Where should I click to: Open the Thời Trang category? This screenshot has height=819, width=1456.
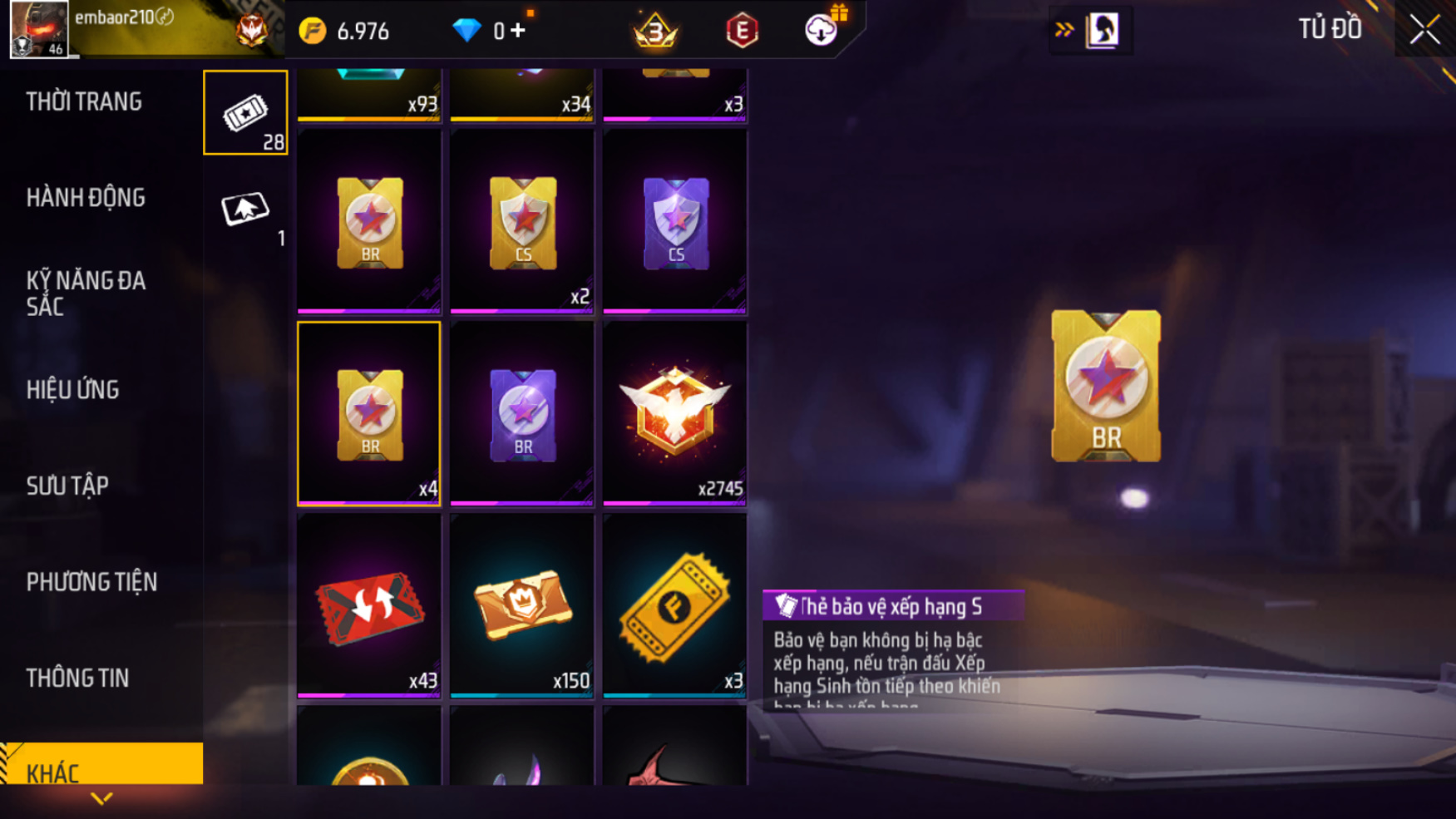click(x=84, y=102)
